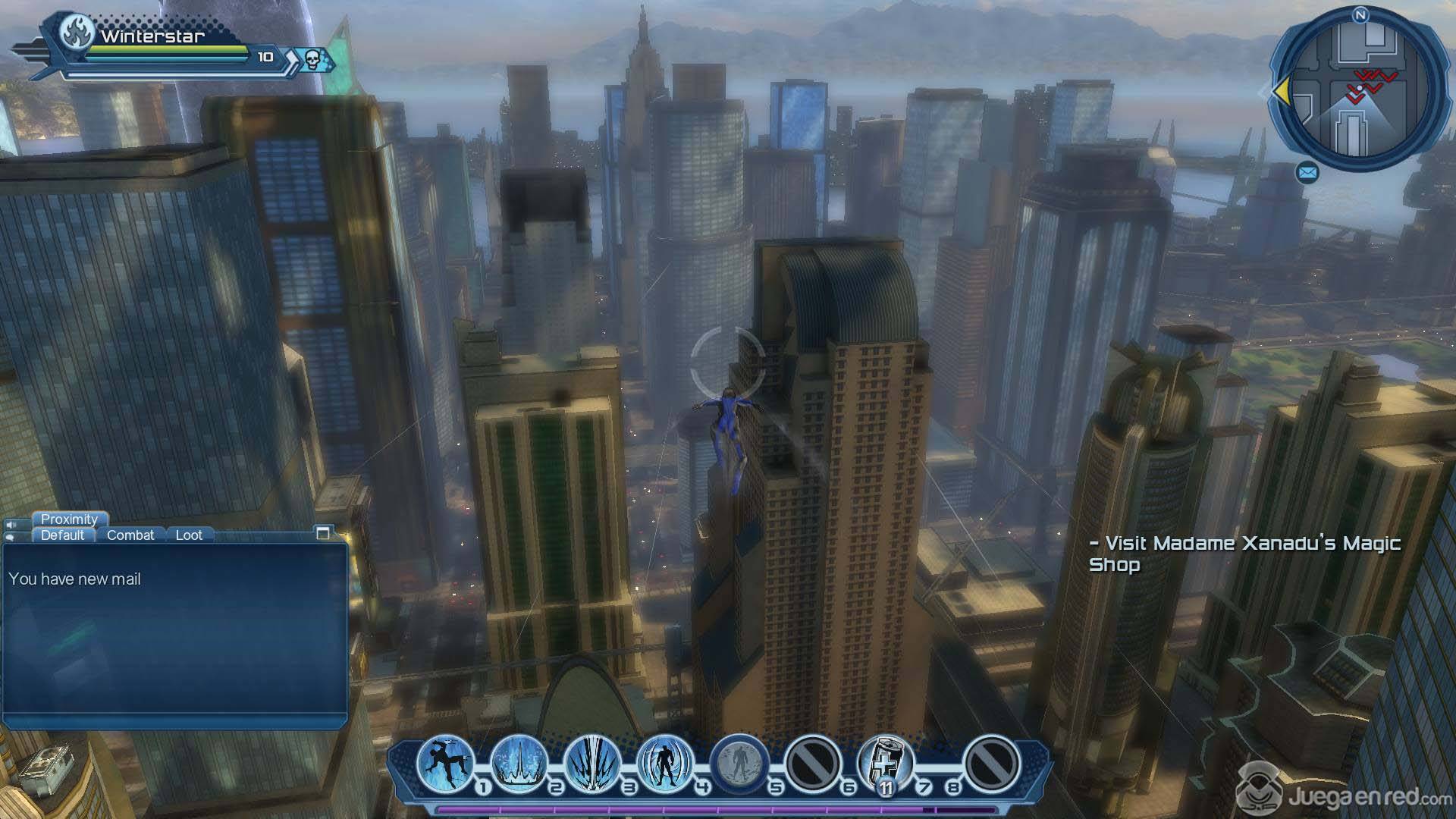Use the ice spikes crown ability
This screenshot has width=1456, height=819.
519,762
